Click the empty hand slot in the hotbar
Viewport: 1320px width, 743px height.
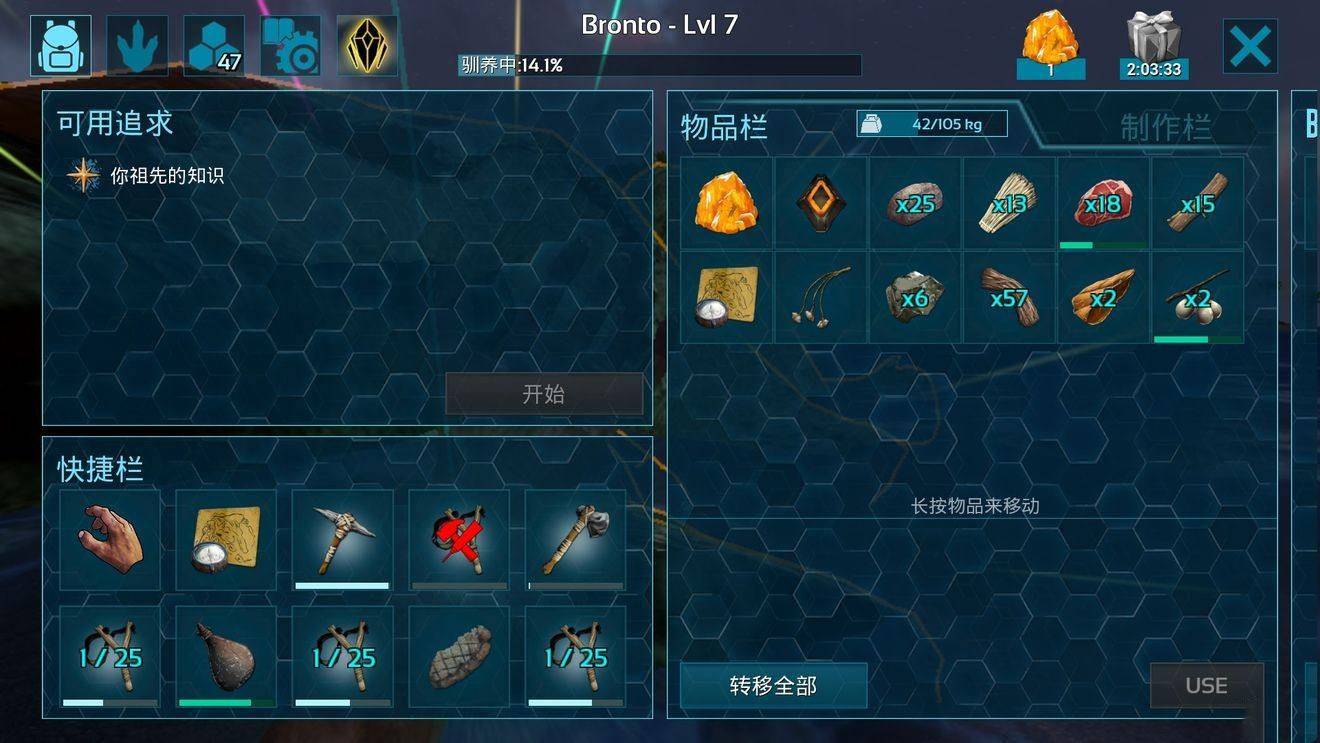pyautogui.click(x=109, y=540)
